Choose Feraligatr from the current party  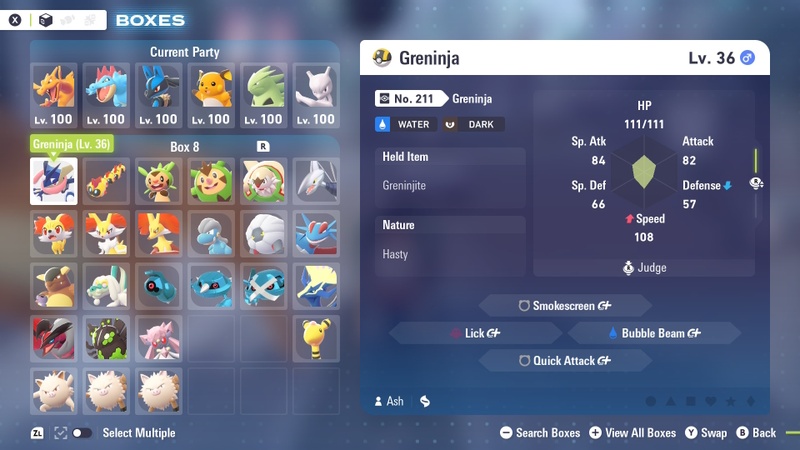tap(107, 95)
